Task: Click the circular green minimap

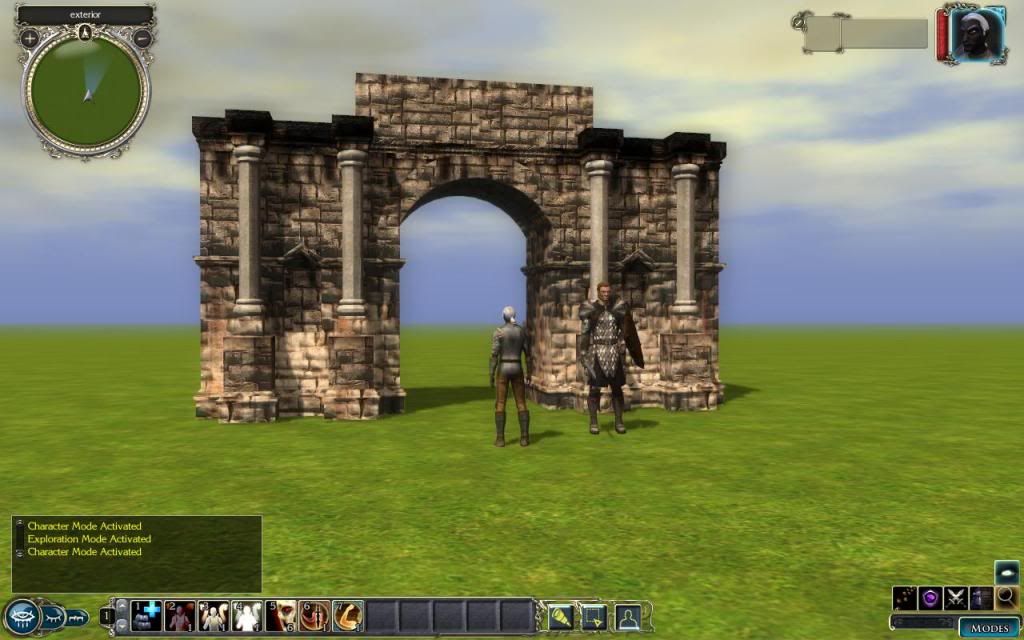Action: click(x=86, y=92)
